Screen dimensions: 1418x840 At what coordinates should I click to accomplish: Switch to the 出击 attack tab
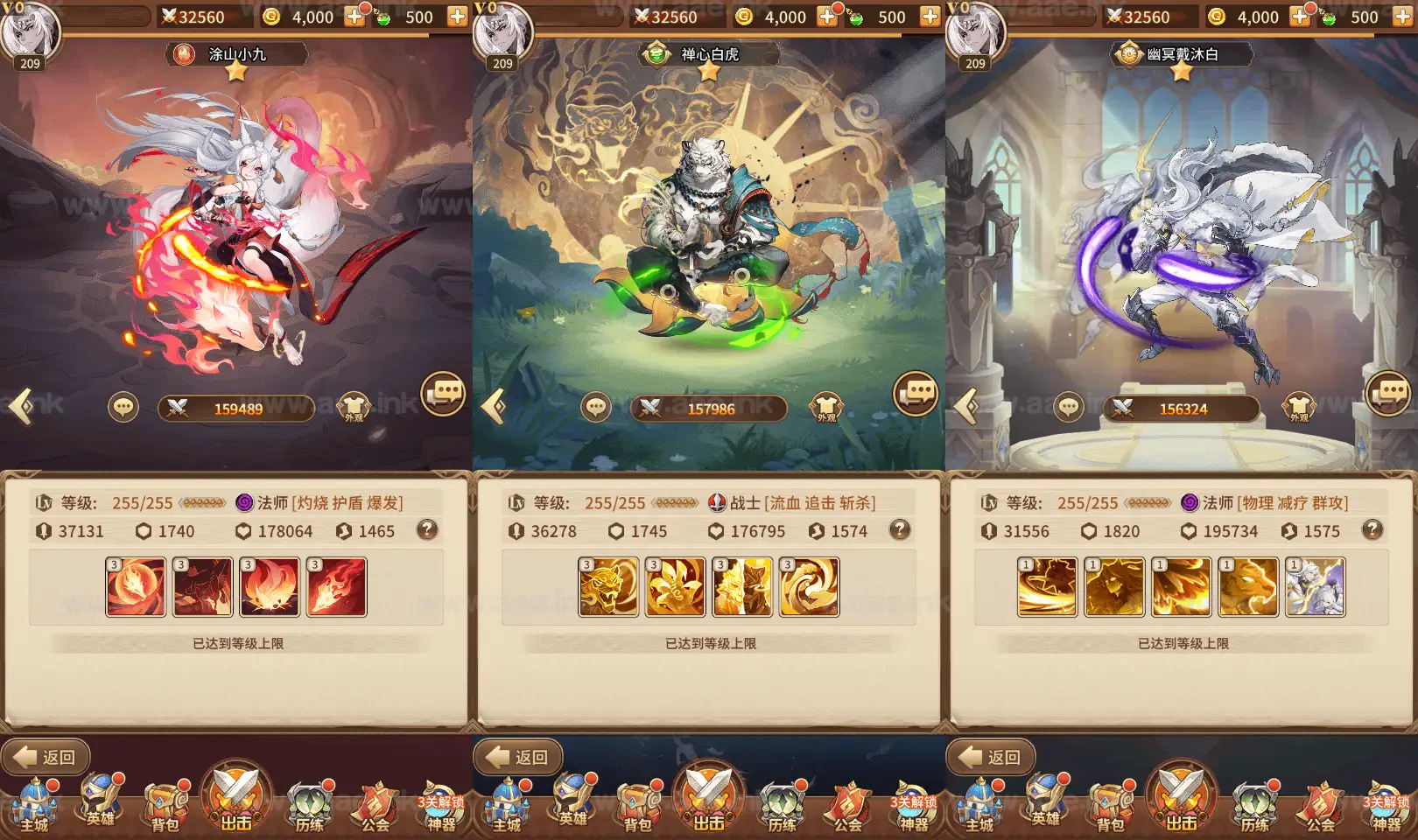click(235, 796)
